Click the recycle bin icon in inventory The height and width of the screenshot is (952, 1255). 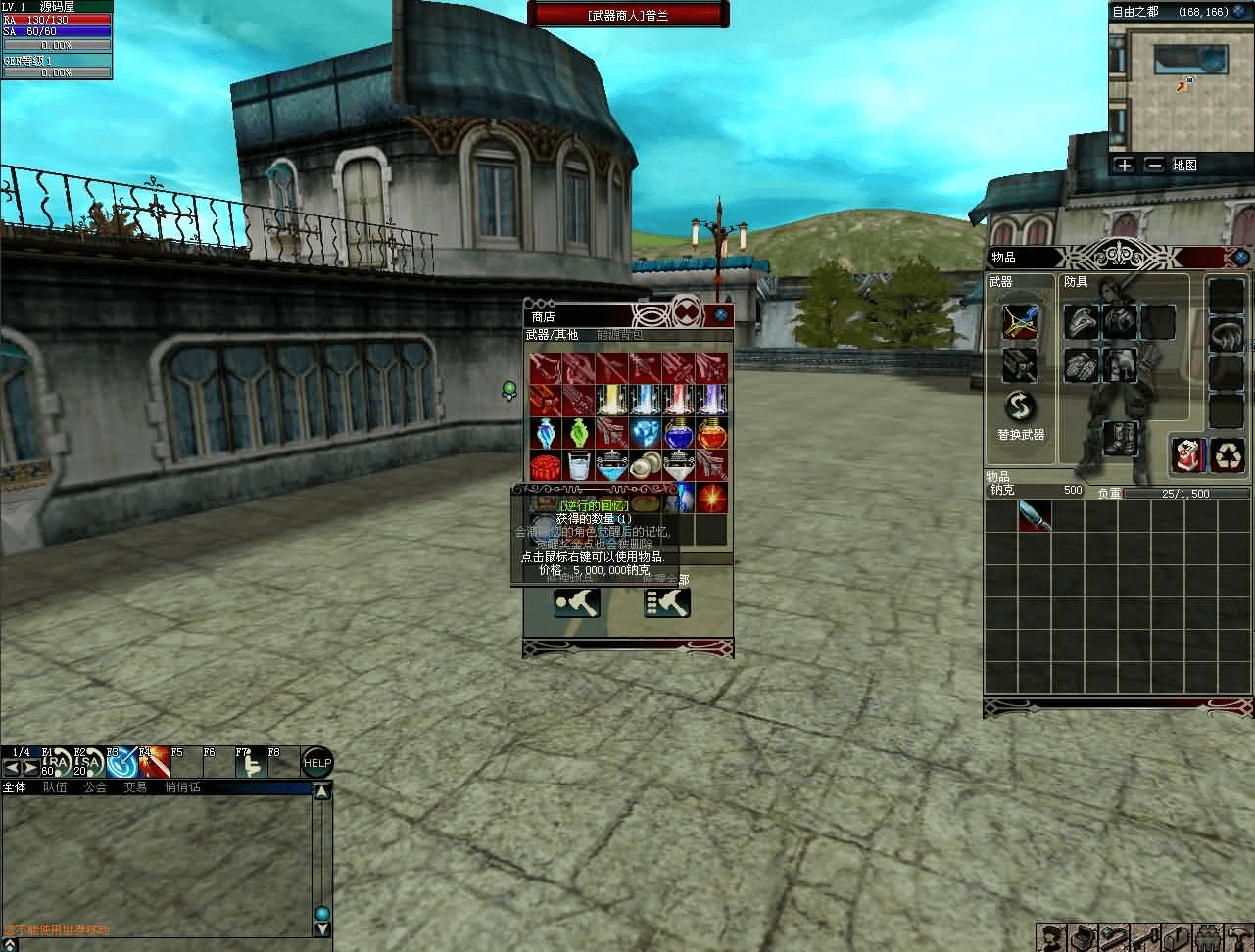tap(1228, 454)
